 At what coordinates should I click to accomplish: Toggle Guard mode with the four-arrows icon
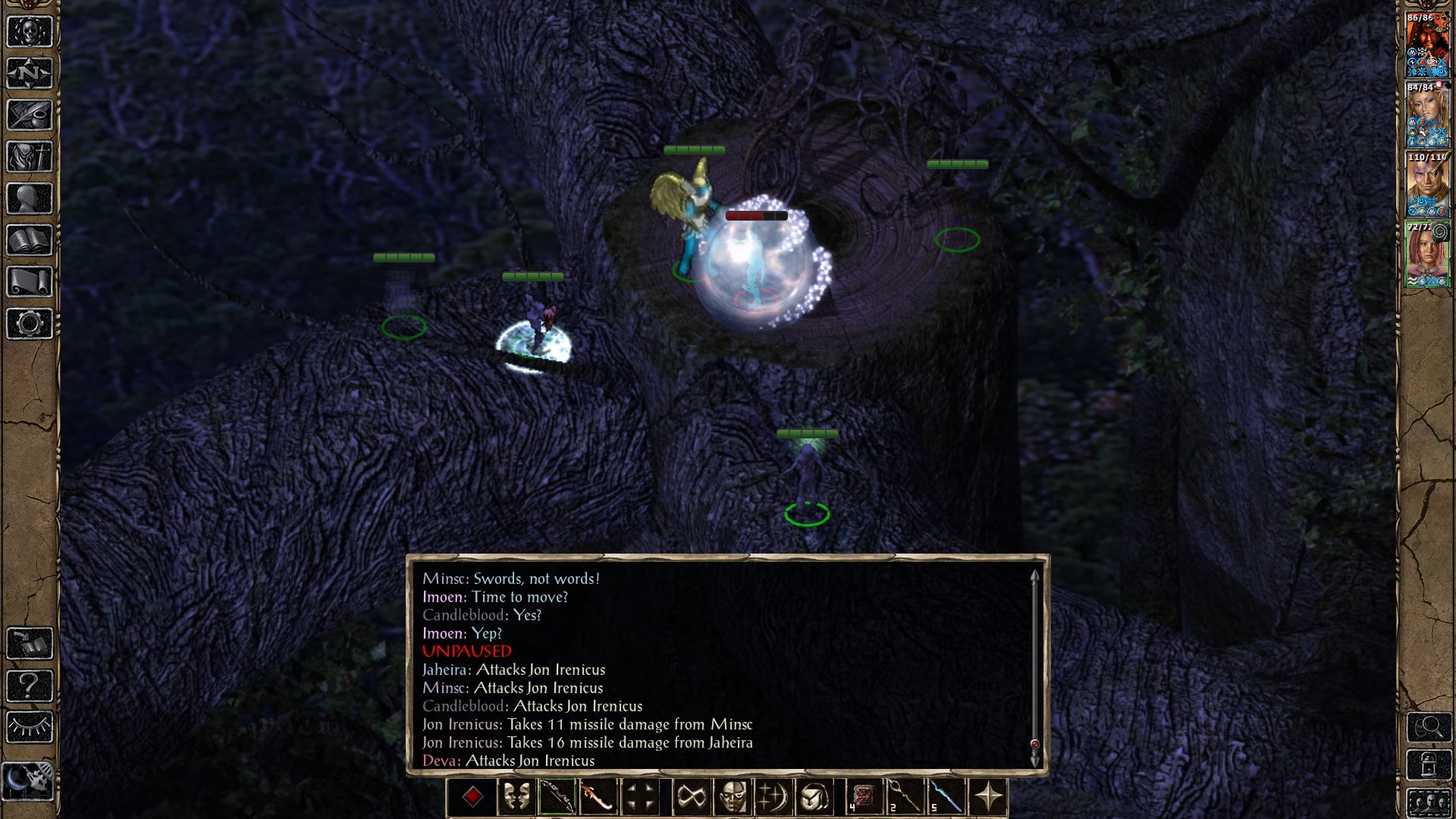pyautogui.click(x=641, y=798)
